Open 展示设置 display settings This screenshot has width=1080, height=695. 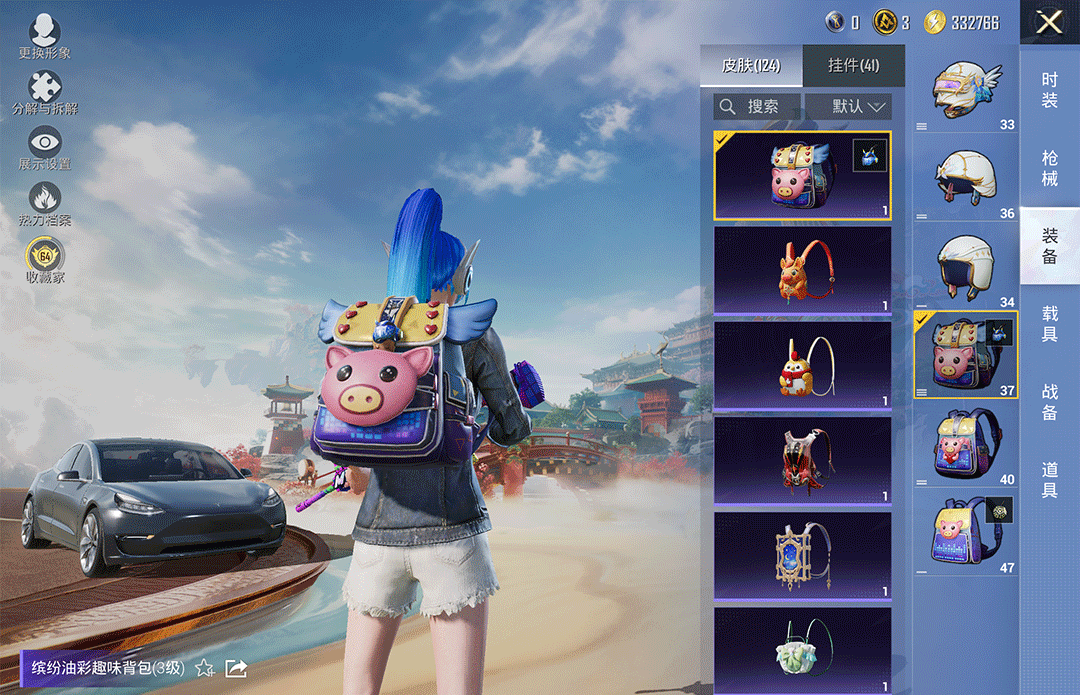(45, 147)
